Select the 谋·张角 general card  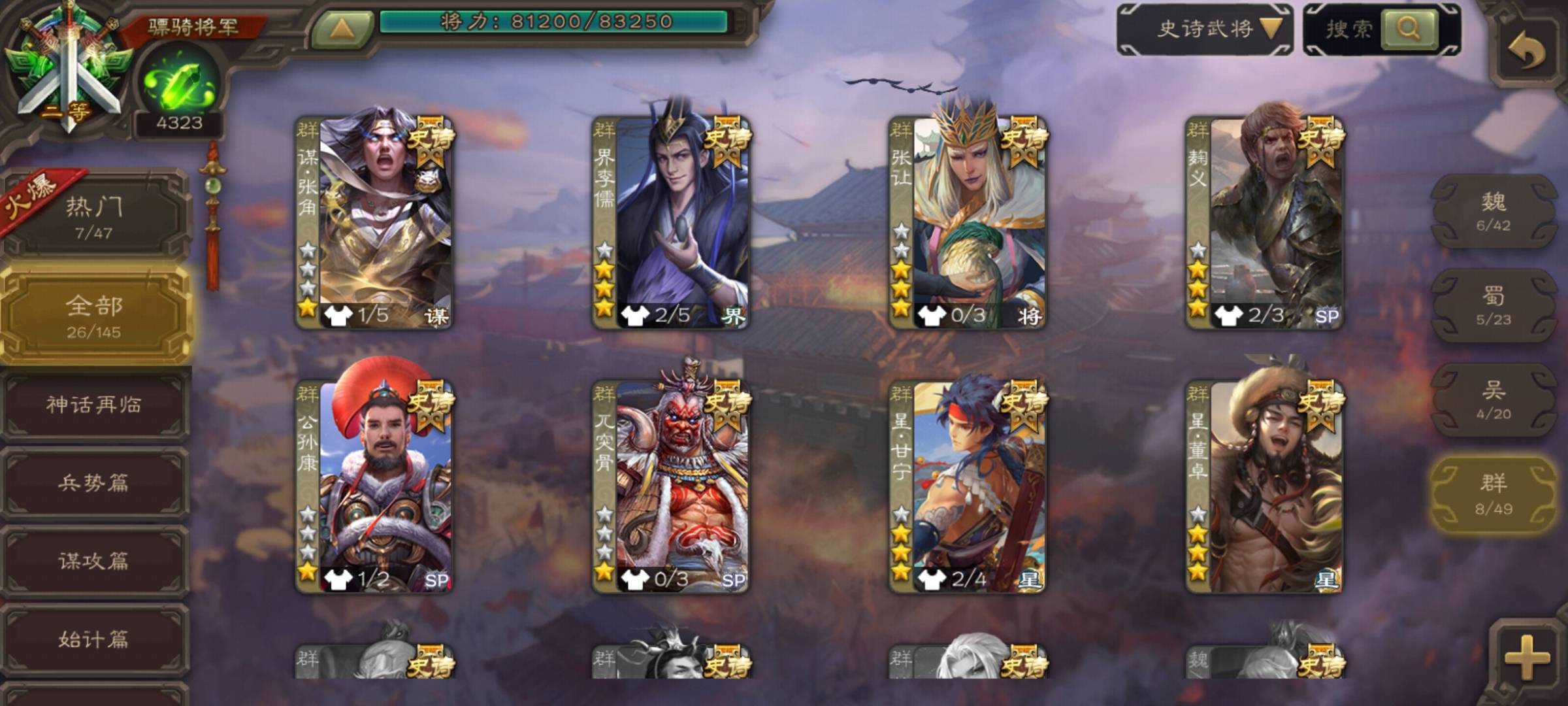click(374, 222)
